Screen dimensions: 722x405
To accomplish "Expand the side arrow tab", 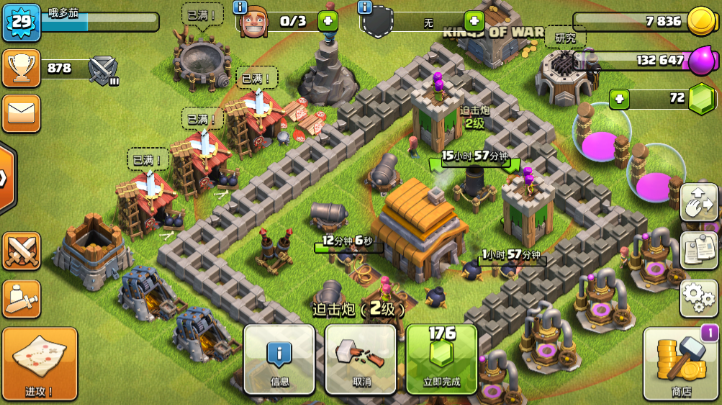I will pyautogui.click(x=6, y=178).
